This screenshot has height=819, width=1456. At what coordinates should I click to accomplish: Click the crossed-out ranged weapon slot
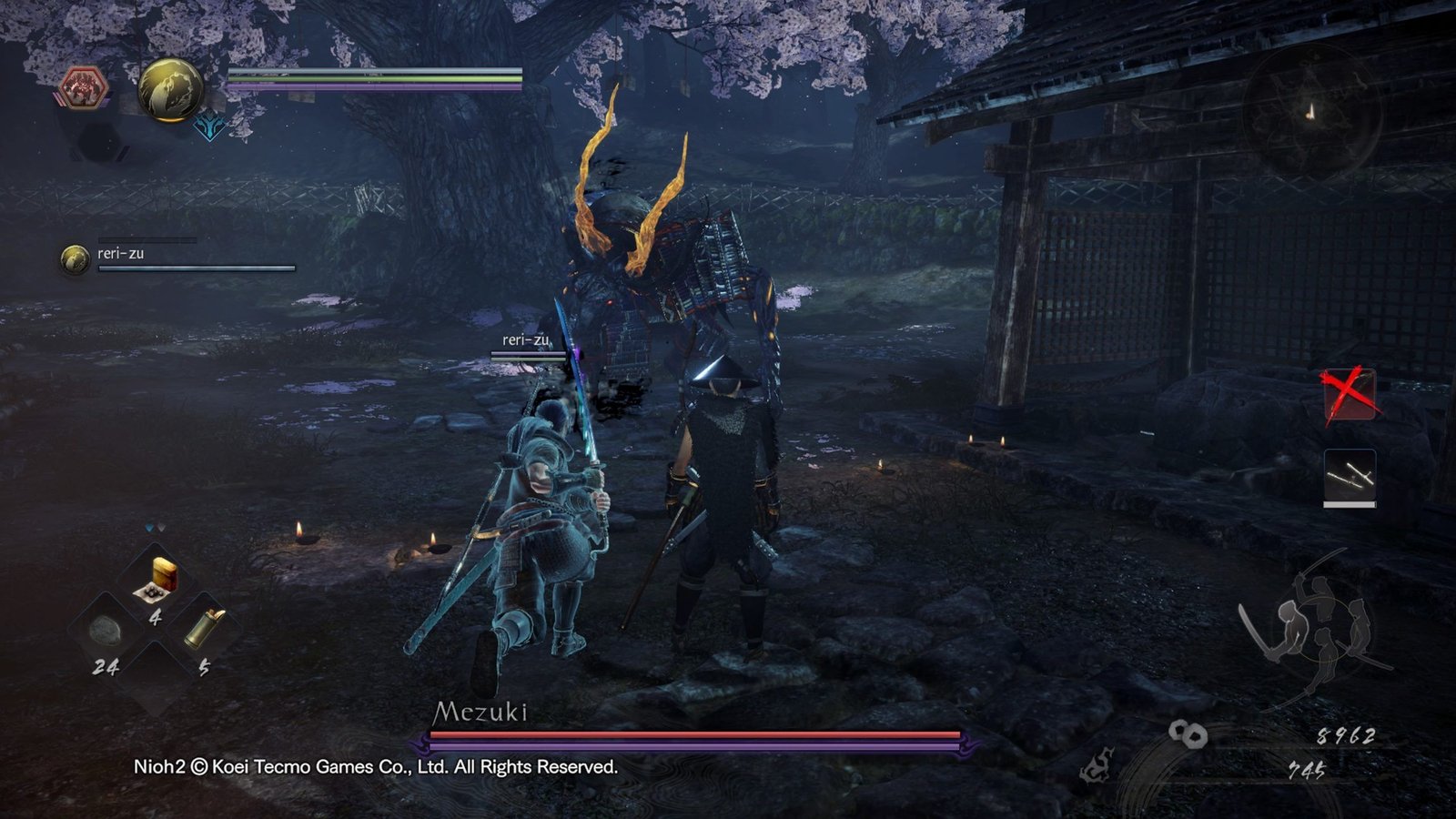tap(1349, 393)
